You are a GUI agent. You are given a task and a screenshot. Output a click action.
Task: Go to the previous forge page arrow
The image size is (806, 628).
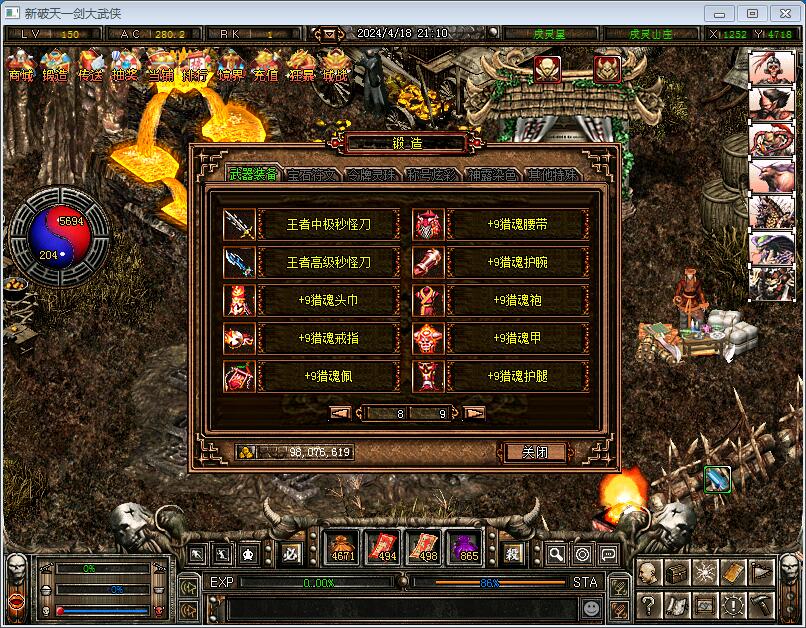[341, 412]
